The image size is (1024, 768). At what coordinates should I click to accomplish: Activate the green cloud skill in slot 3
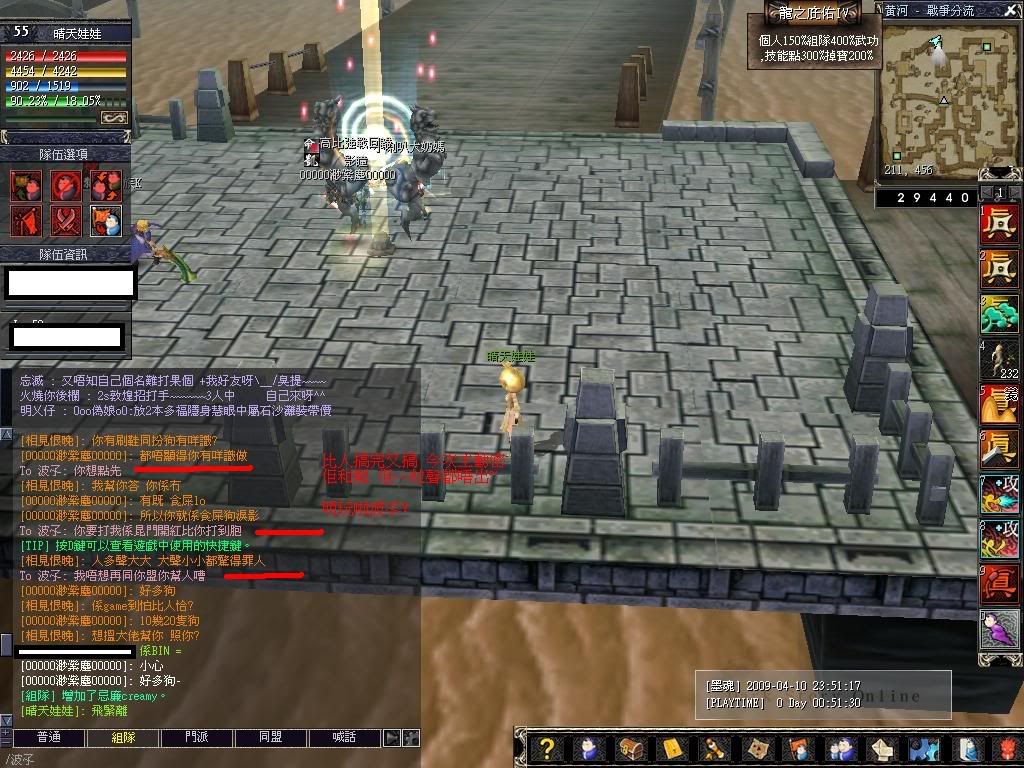click(x=999, y=313)
